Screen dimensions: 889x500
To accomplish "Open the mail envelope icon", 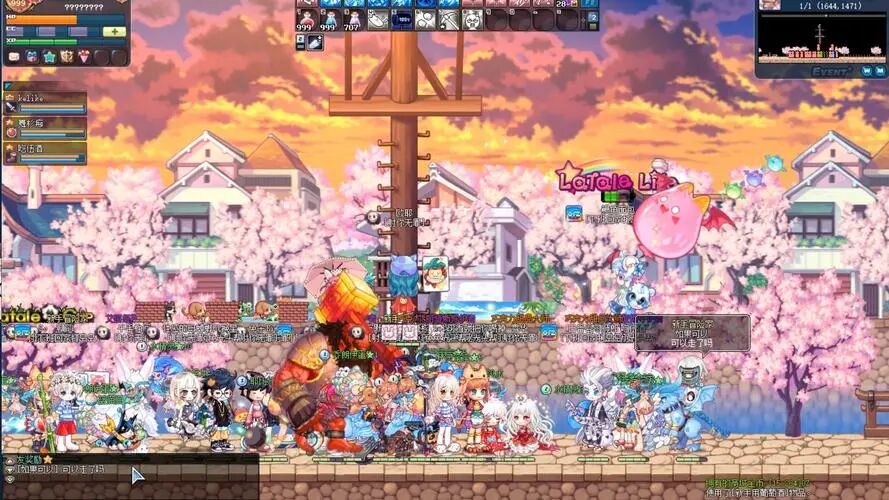I will click(14, 57).
